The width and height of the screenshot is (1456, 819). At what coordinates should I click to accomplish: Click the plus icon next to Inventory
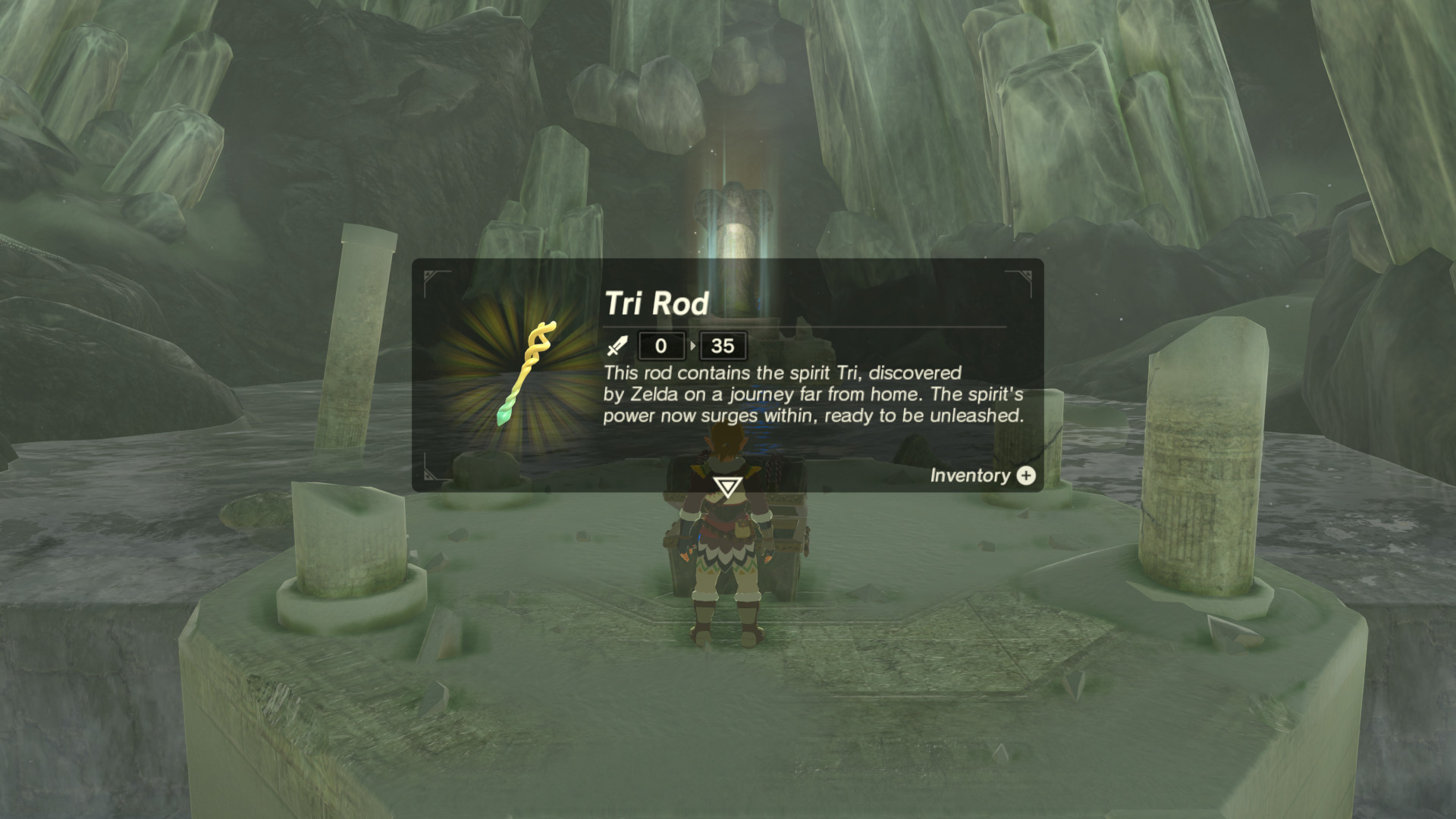point(1026,476)
